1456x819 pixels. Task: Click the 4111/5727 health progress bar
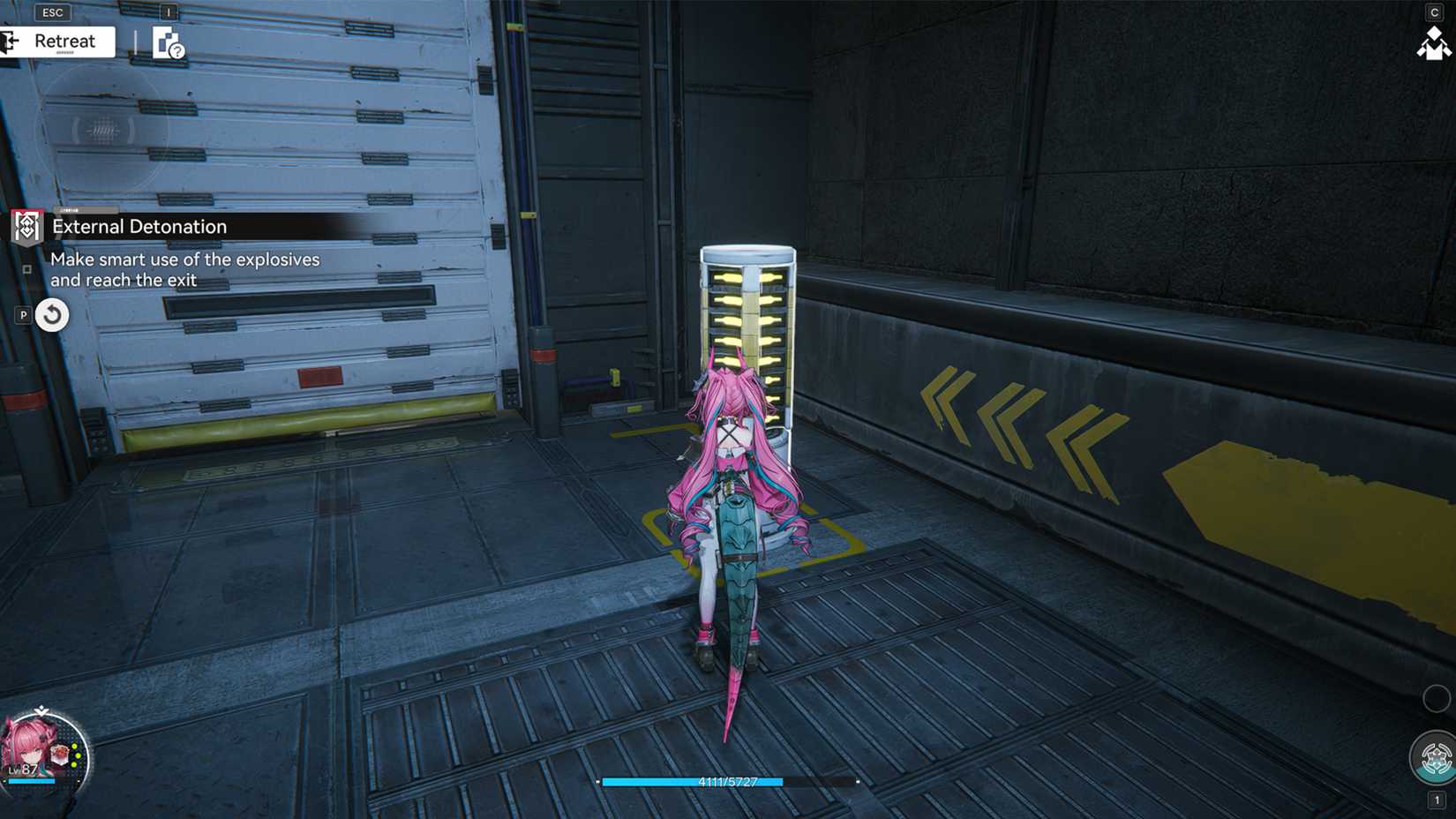[x=728, y=781]
